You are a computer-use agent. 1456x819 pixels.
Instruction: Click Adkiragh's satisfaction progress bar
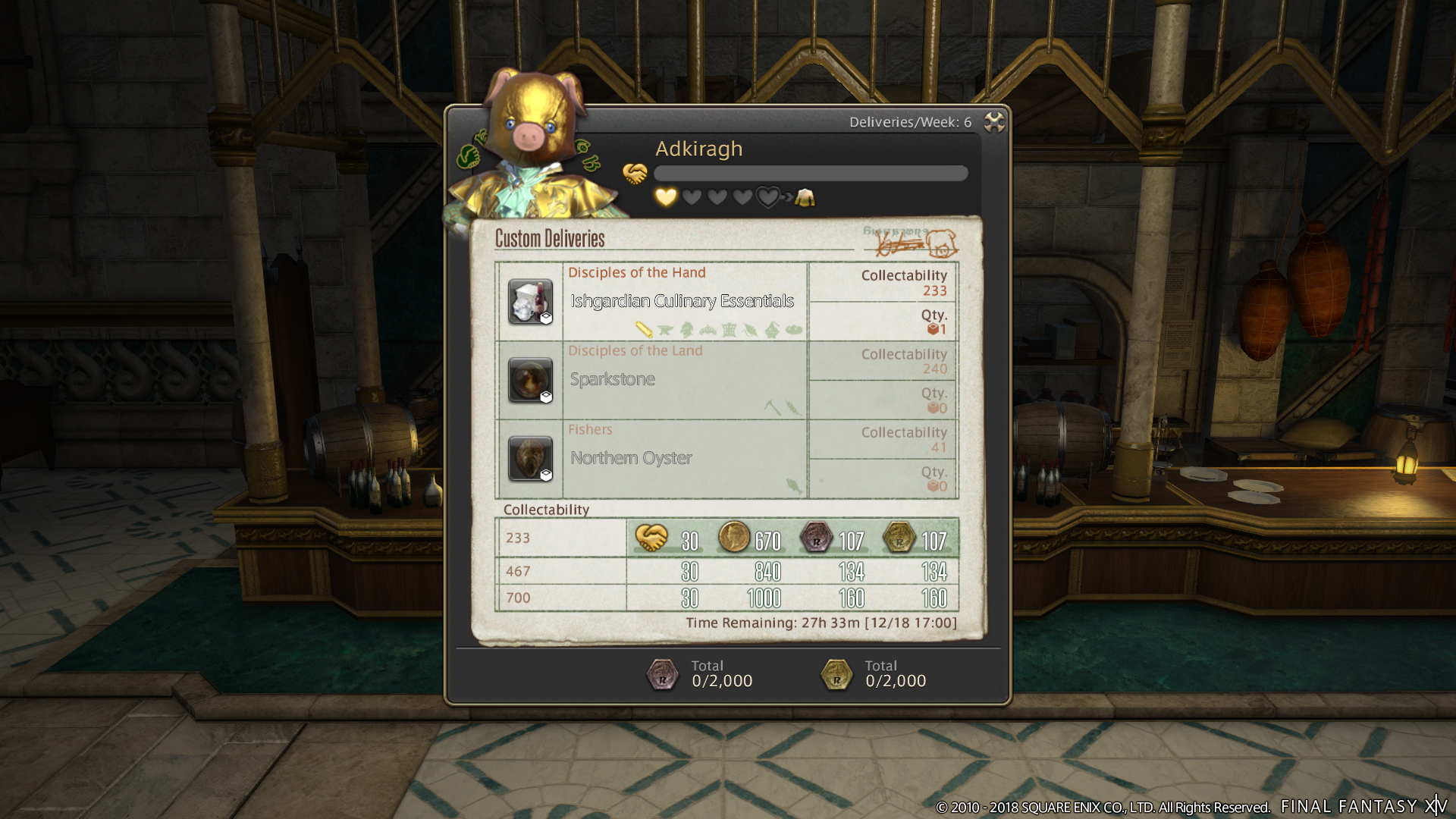(x=811, y=173)
